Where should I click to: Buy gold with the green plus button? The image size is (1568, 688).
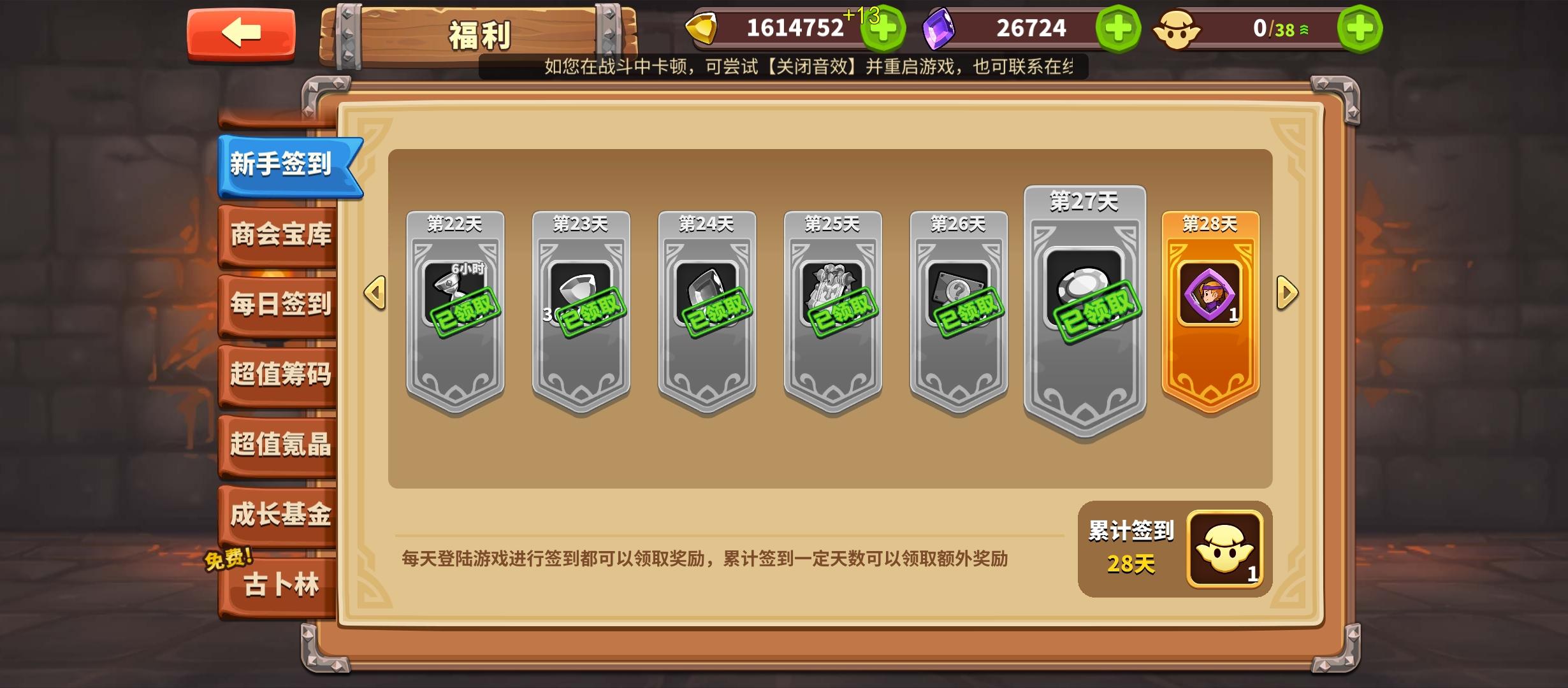click(x=883, y=28)
